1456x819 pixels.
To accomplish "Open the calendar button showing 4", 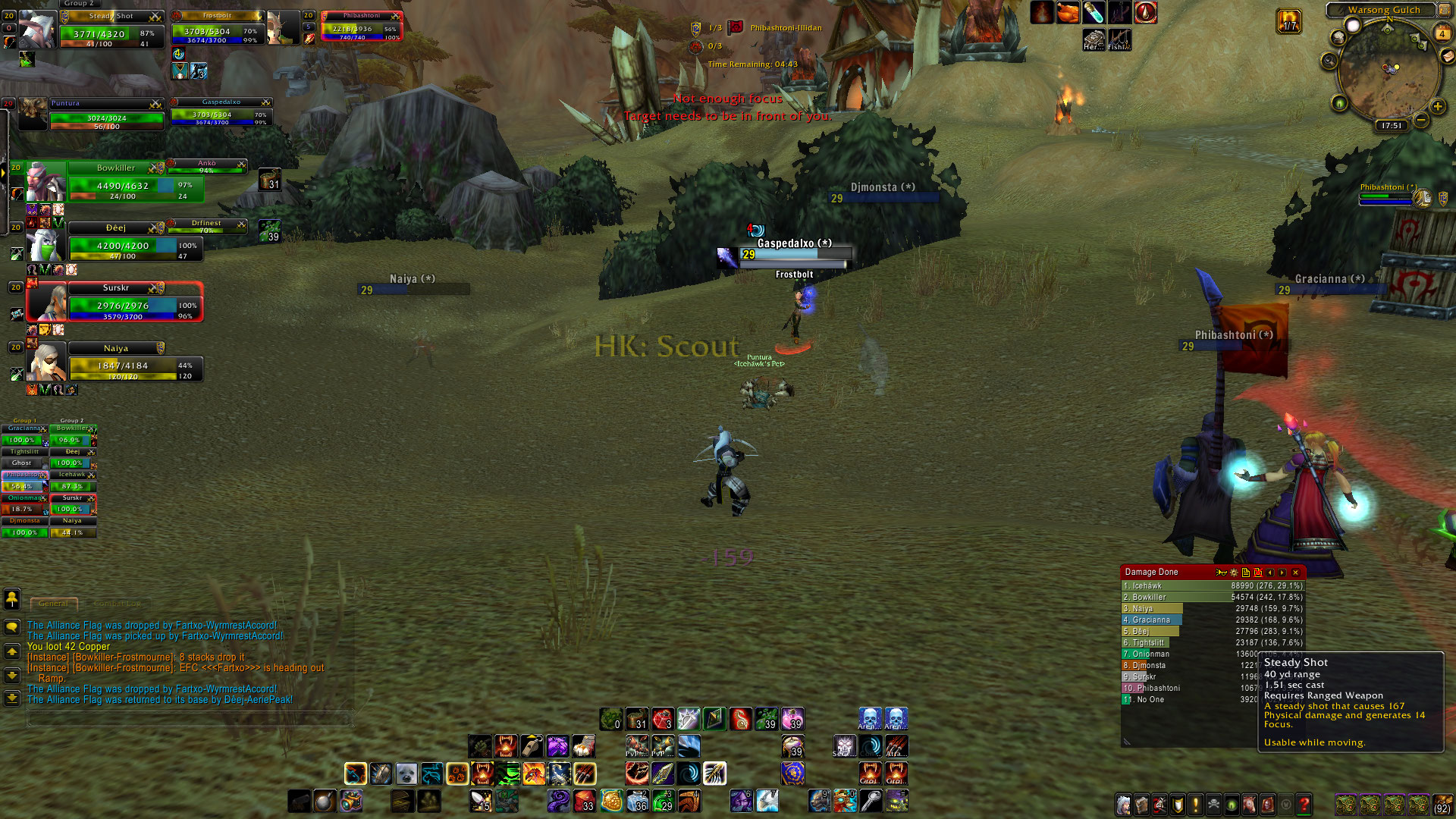I will (x=1442, y=33).
